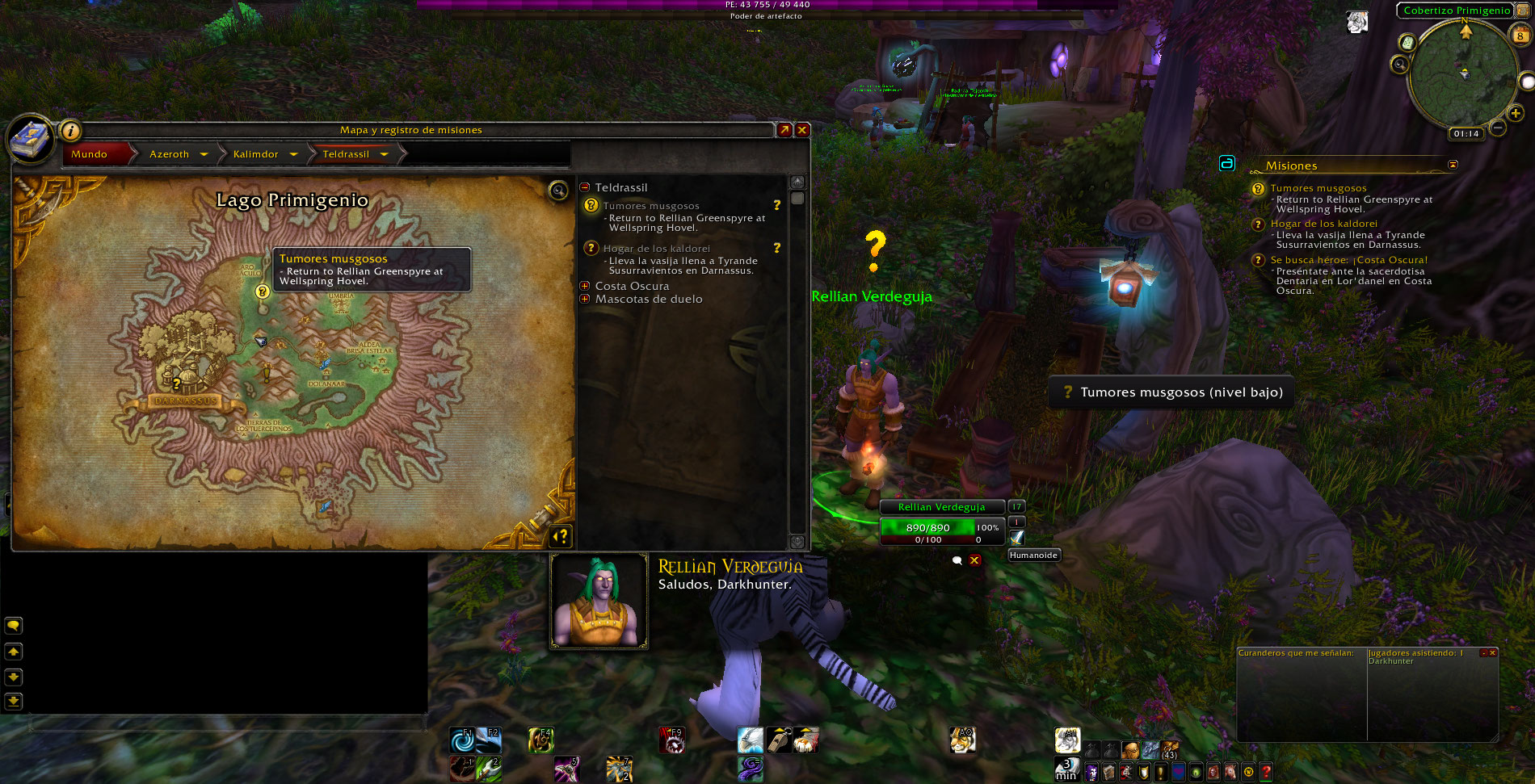1535x784 pixels.
Task: Open Se busca héroe: ¡Costa Oscura! tracker entry
Action: pos(1348,260)
